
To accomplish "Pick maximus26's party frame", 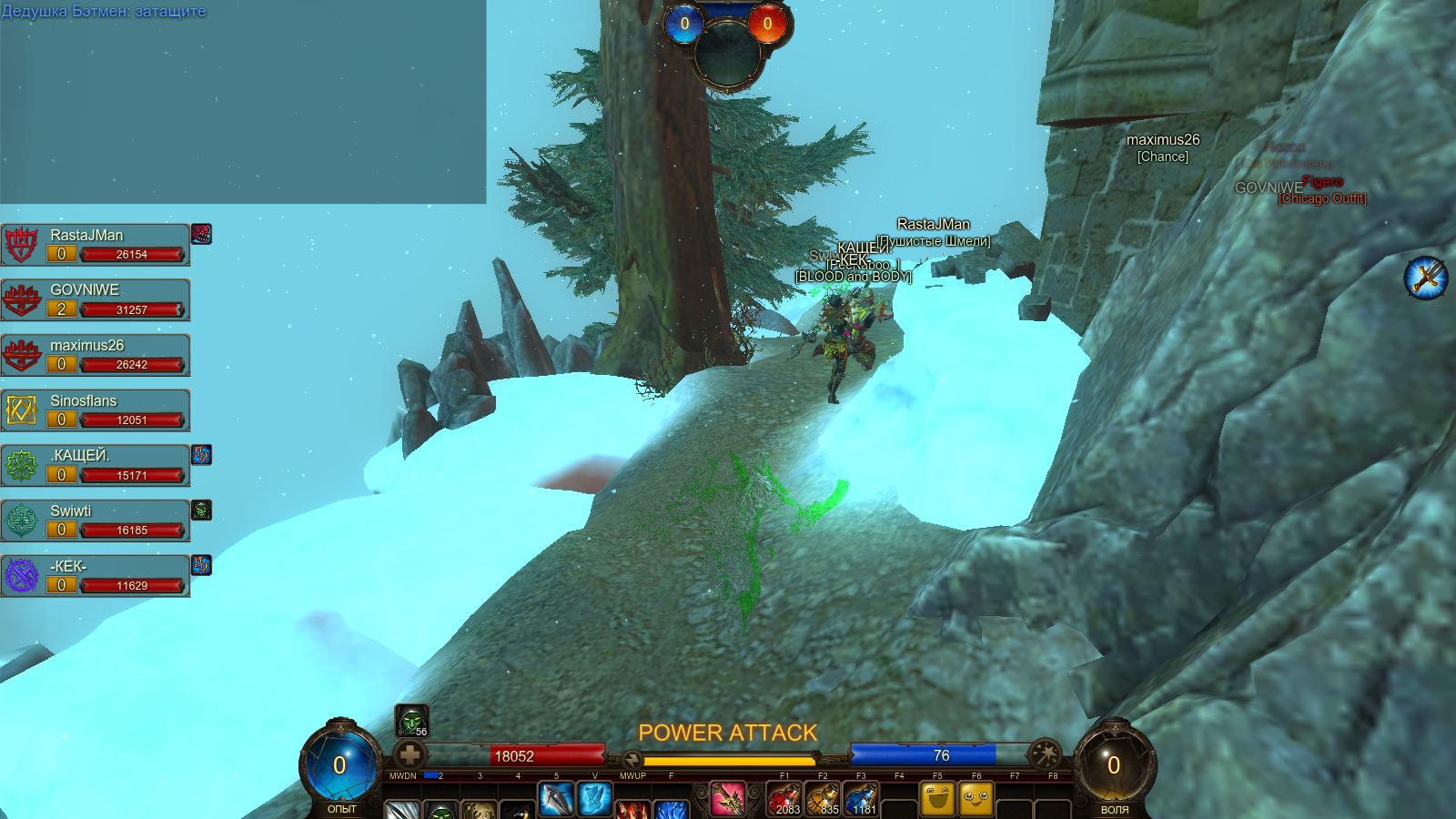I will click(96, 355).
